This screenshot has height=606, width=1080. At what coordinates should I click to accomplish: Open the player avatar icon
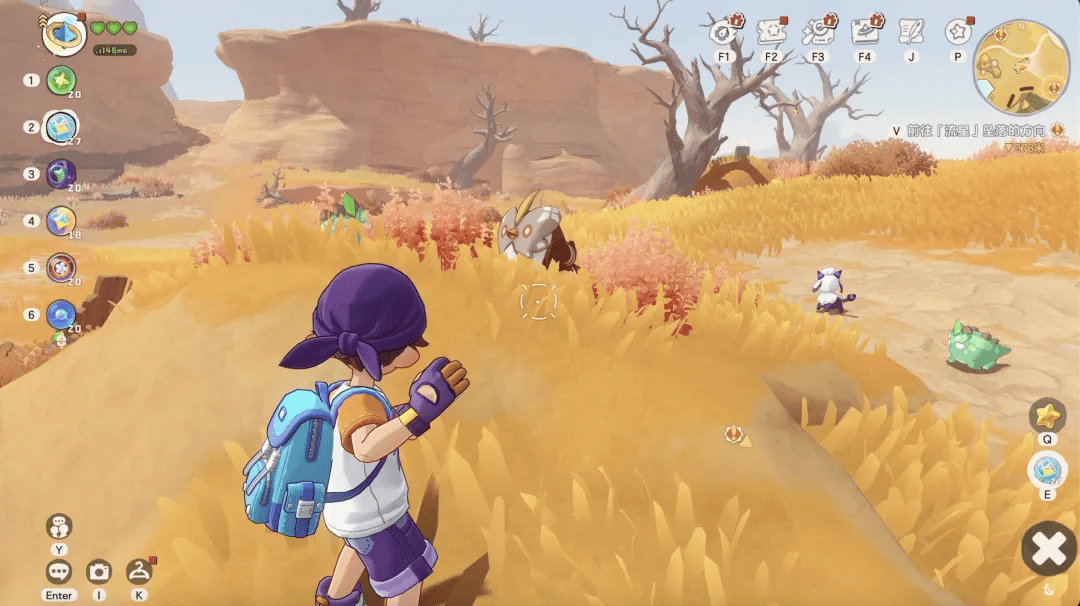[x=64, y=32]
